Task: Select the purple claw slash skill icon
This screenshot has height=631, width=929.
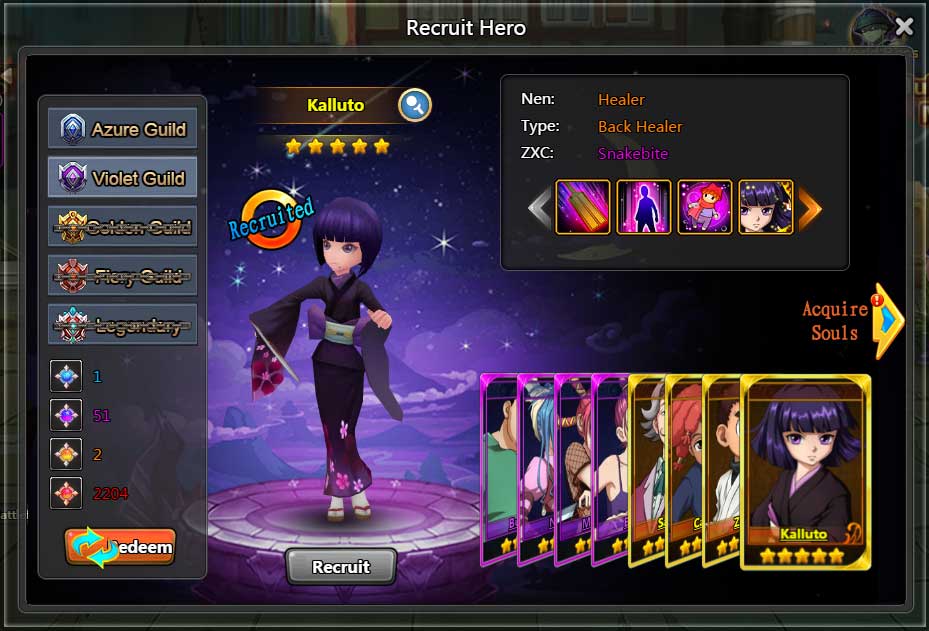Action: coord(582,207)
